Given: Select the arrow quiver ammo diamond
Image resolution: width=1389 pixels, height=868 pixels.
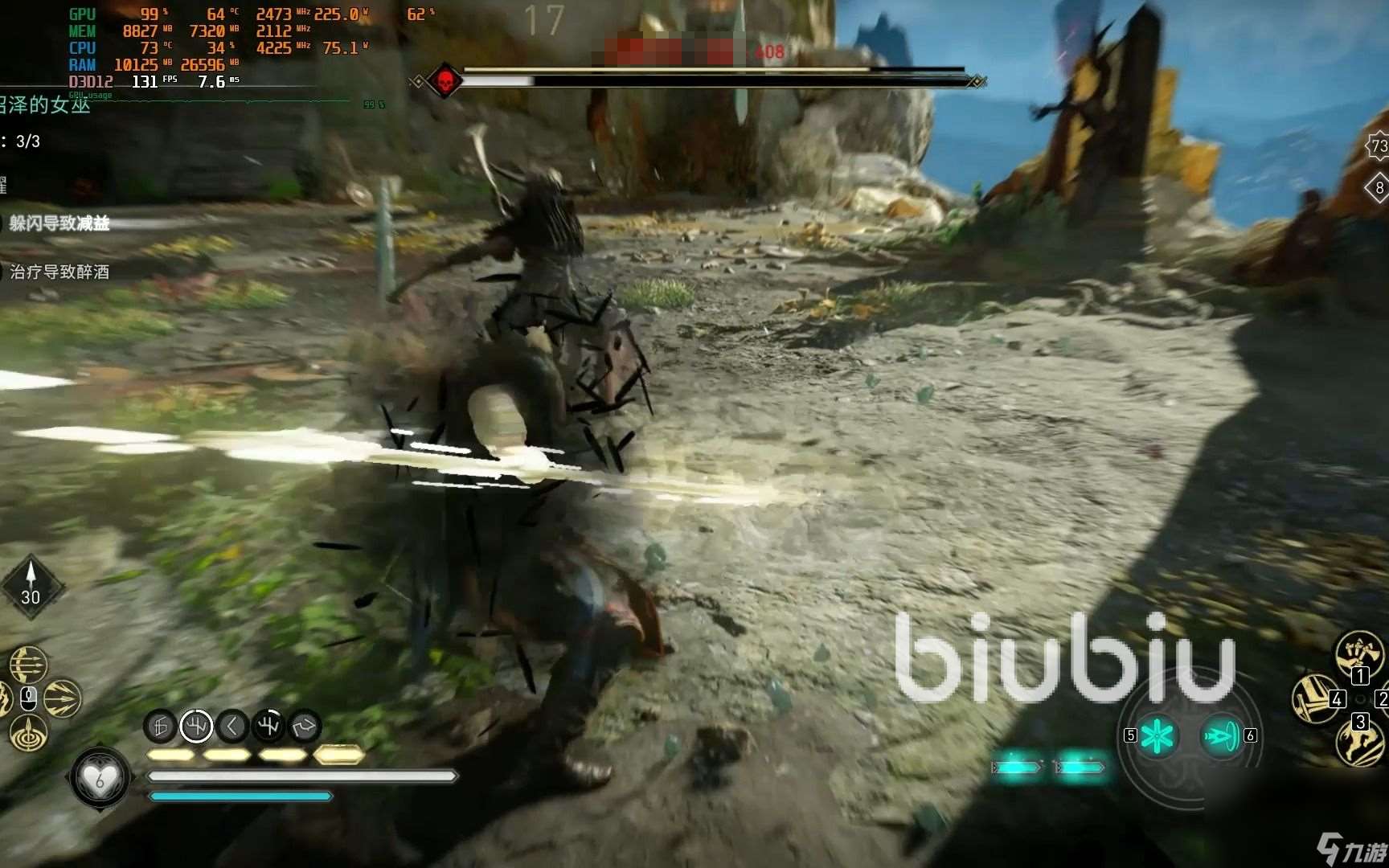Looking at the screenshot, I should [x=31, y=588].
